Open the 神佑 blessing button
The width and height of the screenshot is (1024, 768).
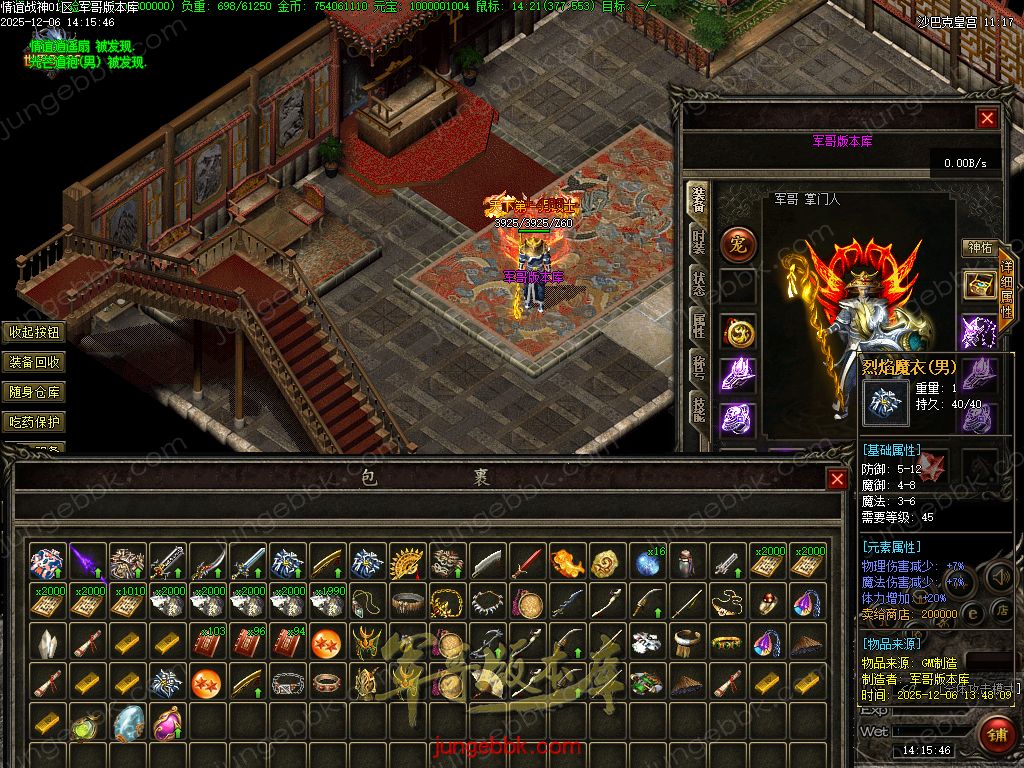coord(978,247)
